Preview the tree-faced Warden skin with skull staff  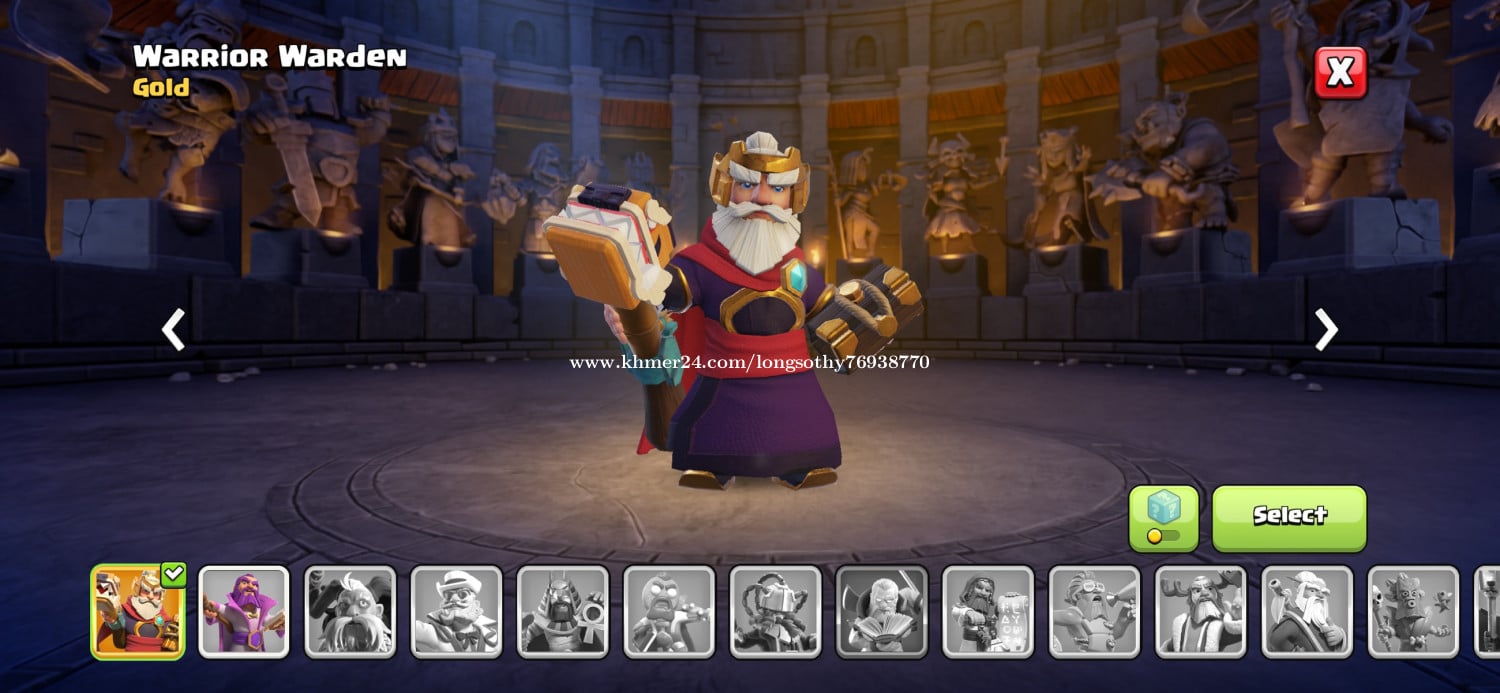tap(1413, 612)
